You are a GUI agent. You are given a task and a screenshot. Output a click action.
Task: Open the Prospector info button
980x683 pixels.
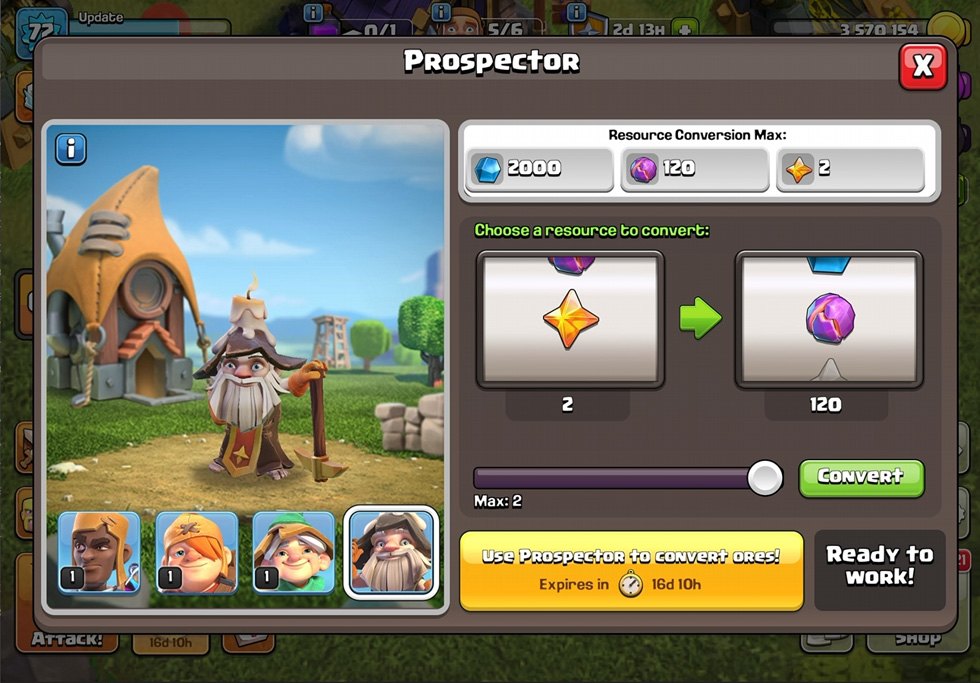point(70,149)
